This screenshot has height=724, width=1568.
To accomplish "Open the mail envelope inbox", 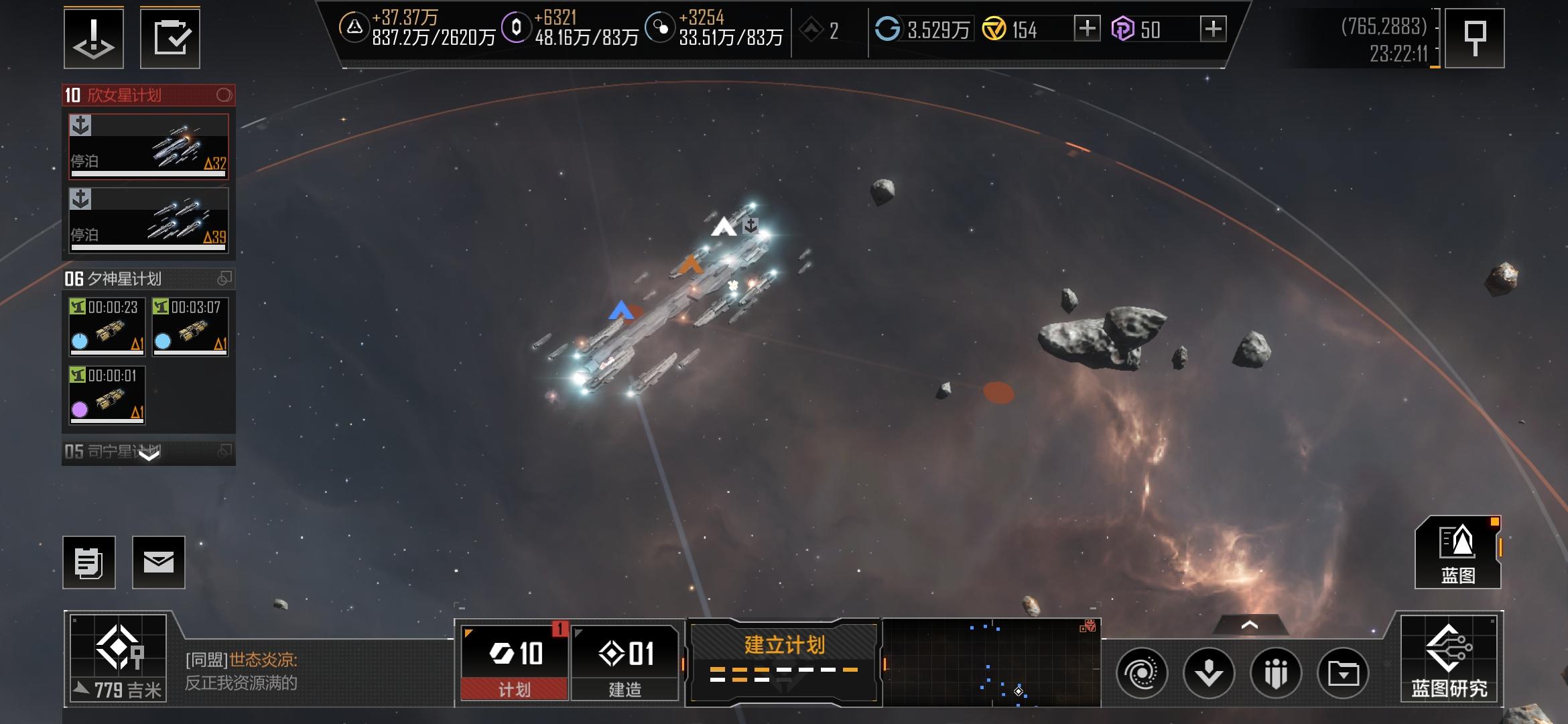I will tap(158, 562).
